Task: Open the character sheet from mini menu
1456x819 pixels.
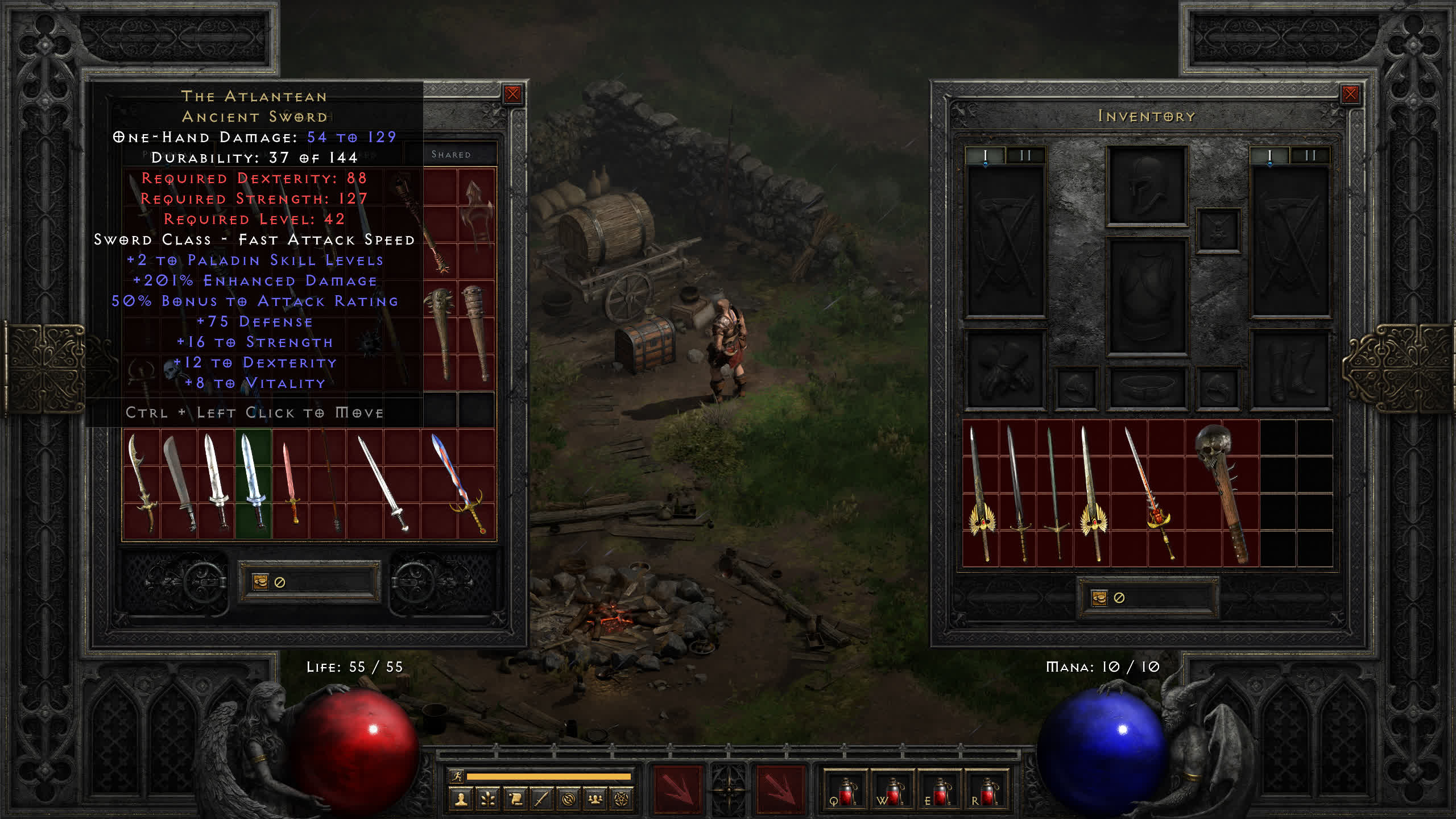Action: (x=461, y=800)
